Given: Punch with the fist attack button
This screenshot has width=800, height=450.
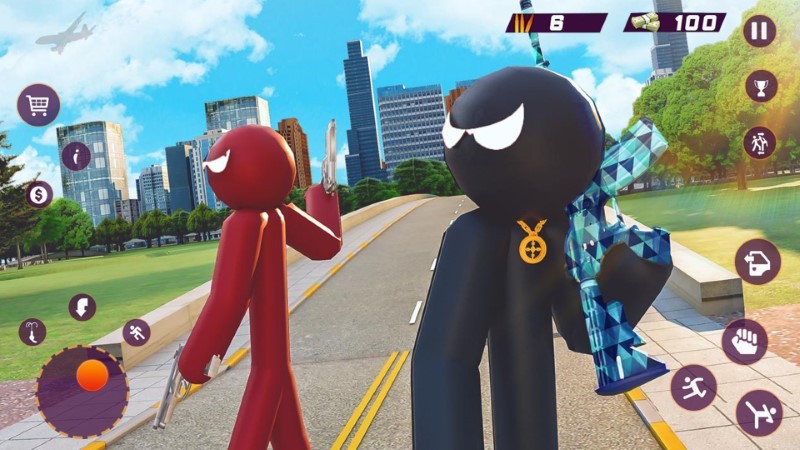Looking at the screenshot, I should pos(744,341).
